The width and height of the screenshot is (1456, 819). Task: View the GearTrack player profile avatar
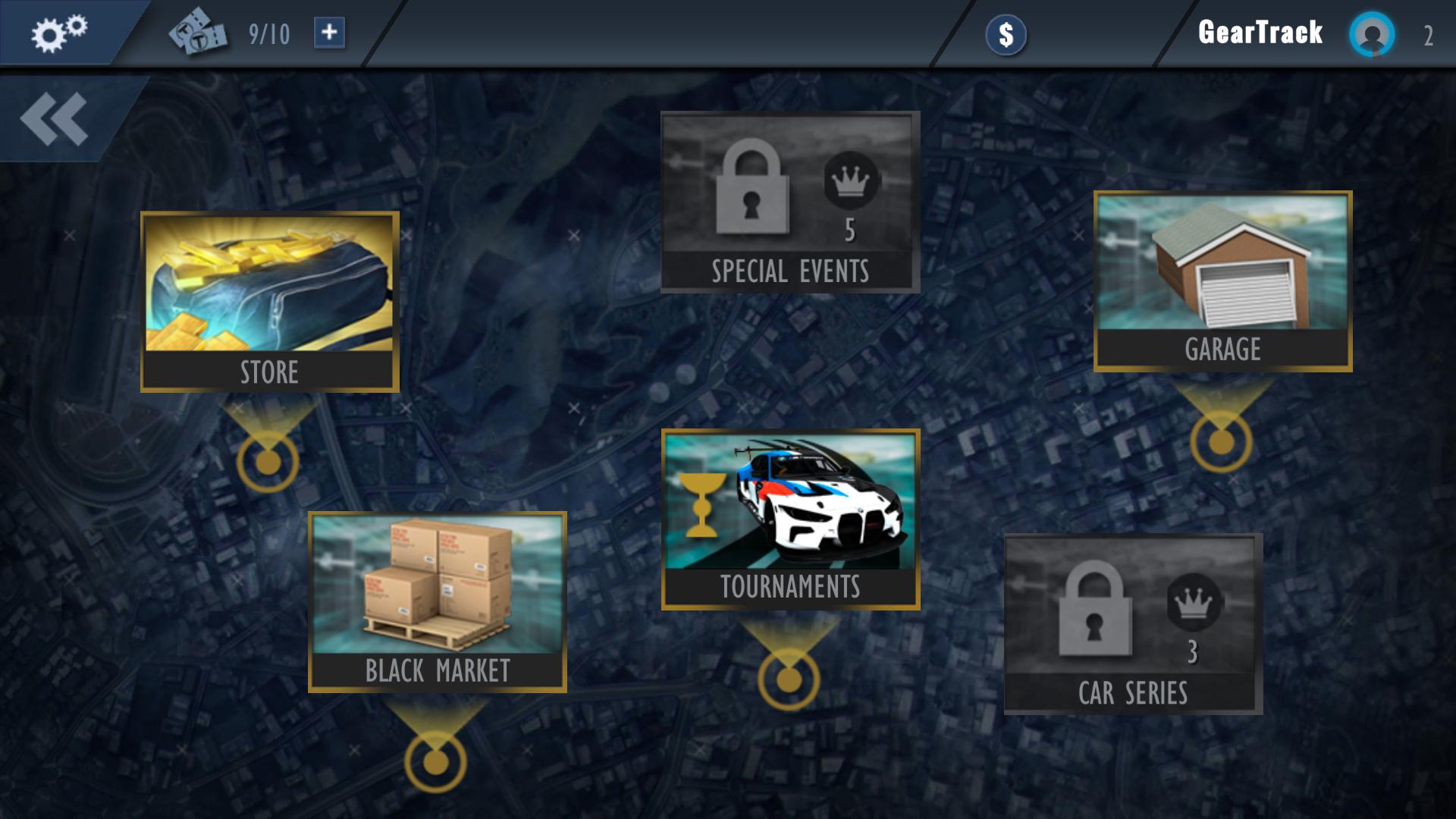point(1371,34)
